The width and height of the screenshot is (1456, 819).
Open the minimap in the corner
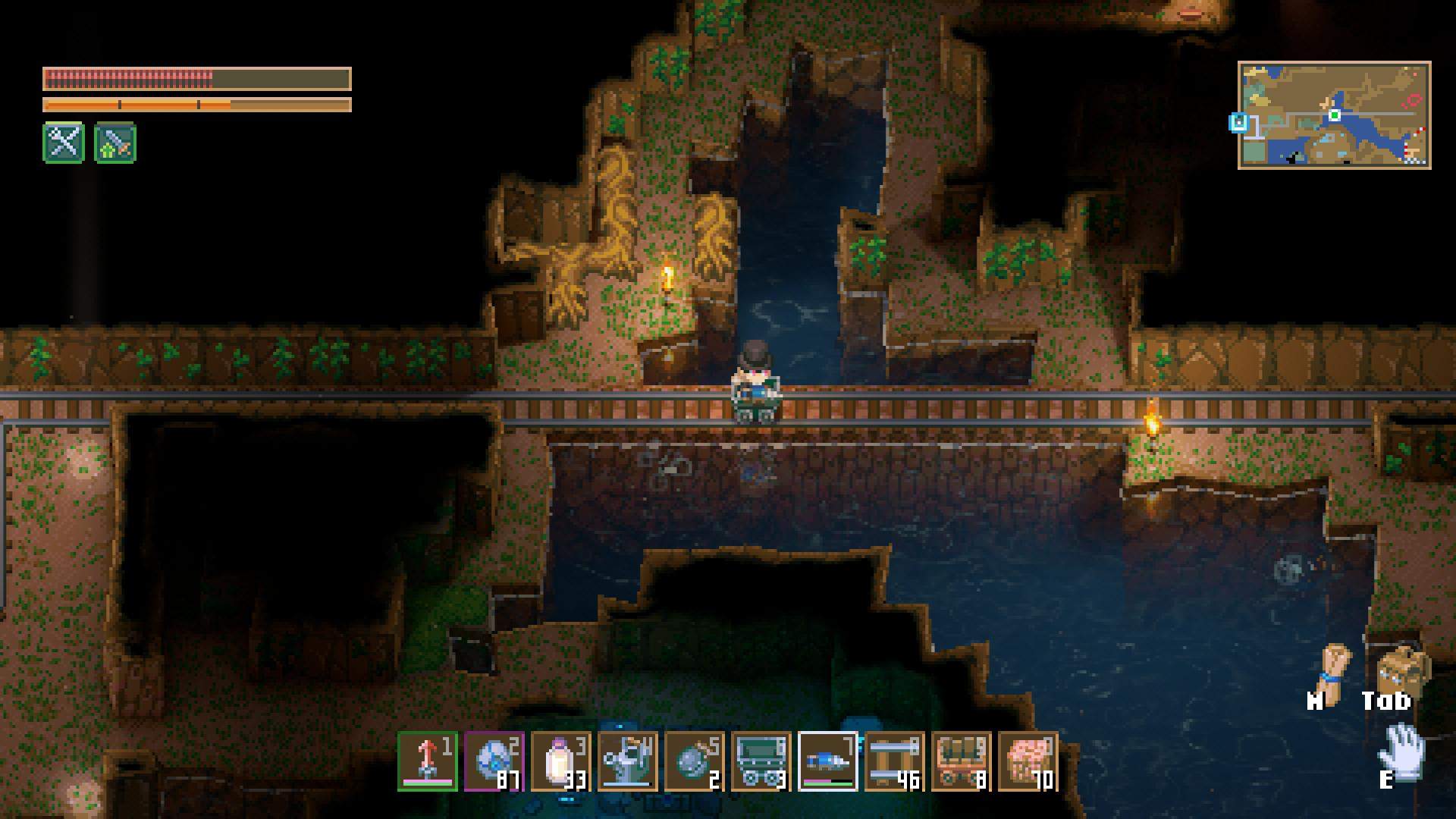(1334, 115)
